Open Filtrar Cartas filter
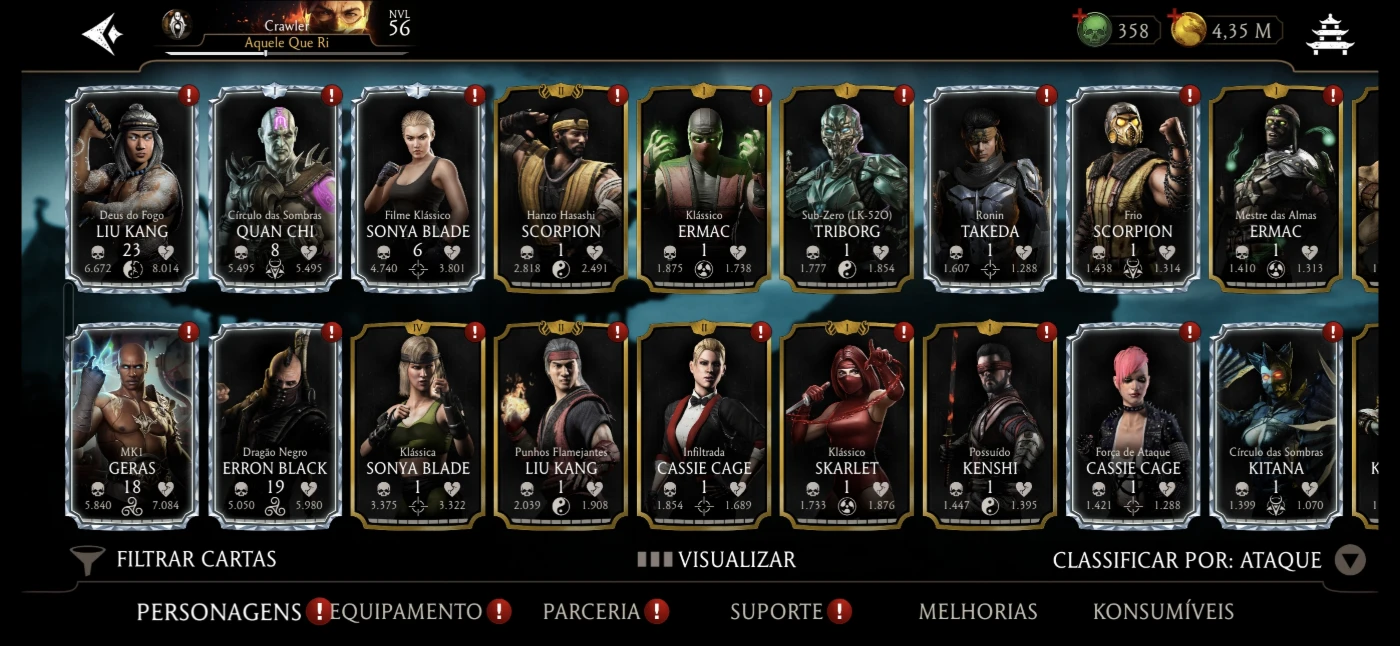The width and height of the screenshot is (1400, 646). click(175, 559)
